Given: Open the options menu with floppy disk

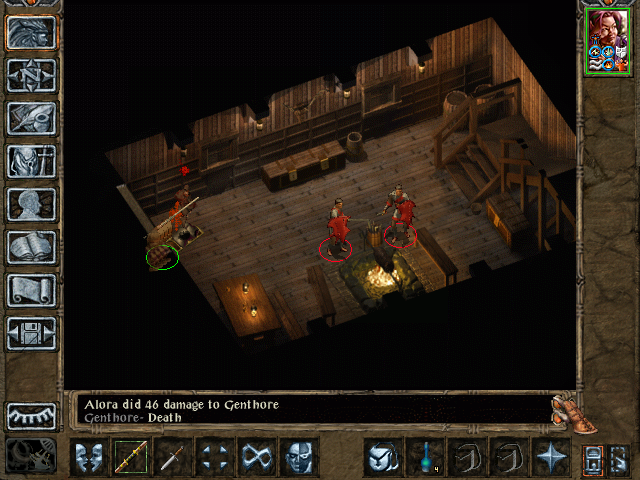Looking at the screenshot, I should click(31, 333).
